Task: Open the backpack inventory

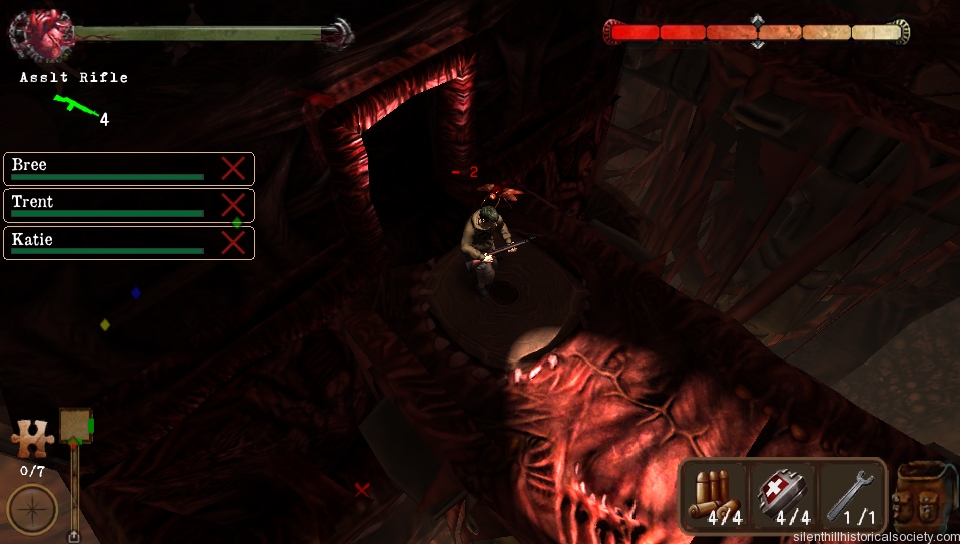Action: pyautogui.click(x=921, y=497)
